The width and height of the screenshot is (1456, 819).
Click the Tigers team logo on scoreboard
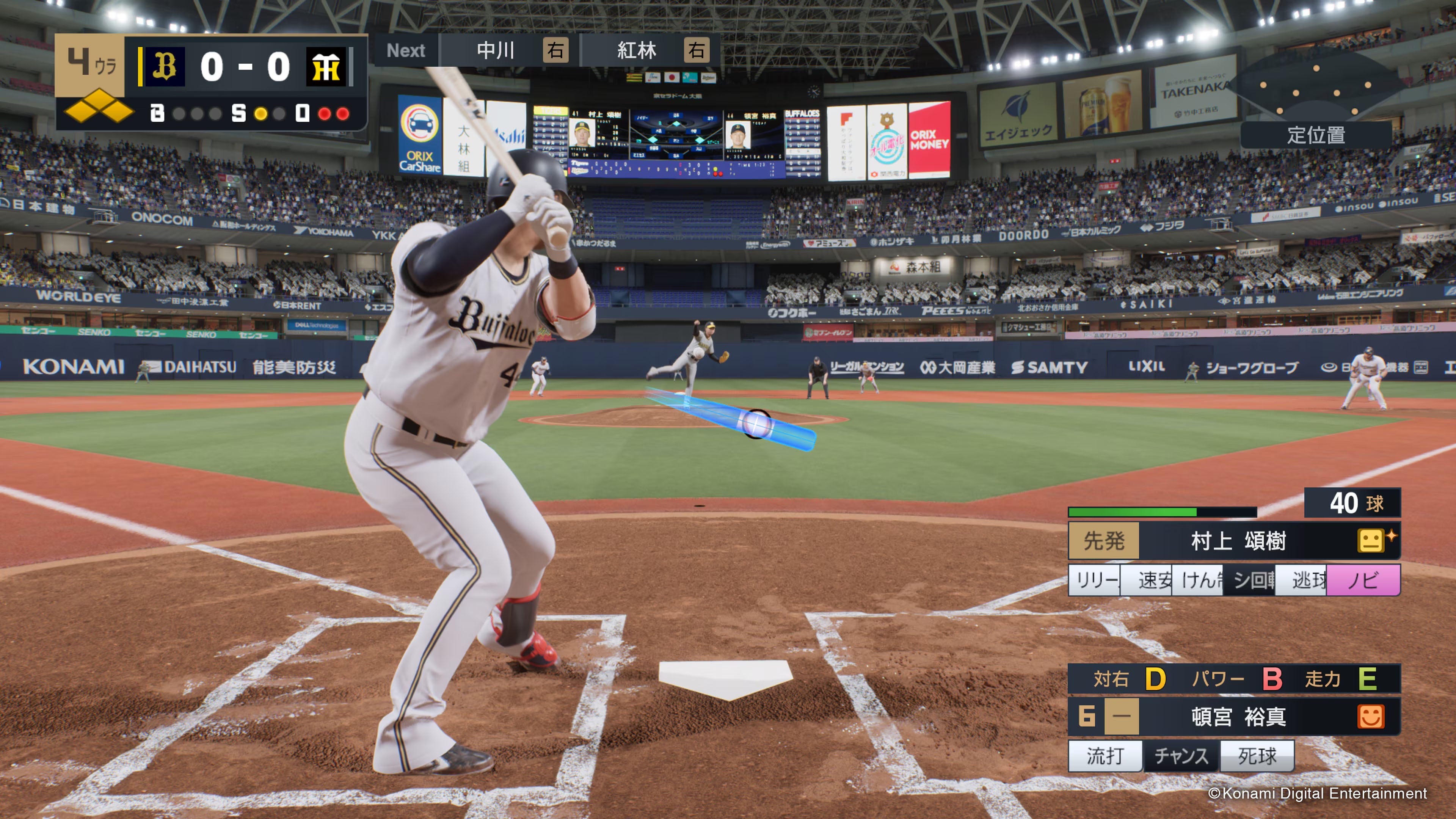coord(326,67)
